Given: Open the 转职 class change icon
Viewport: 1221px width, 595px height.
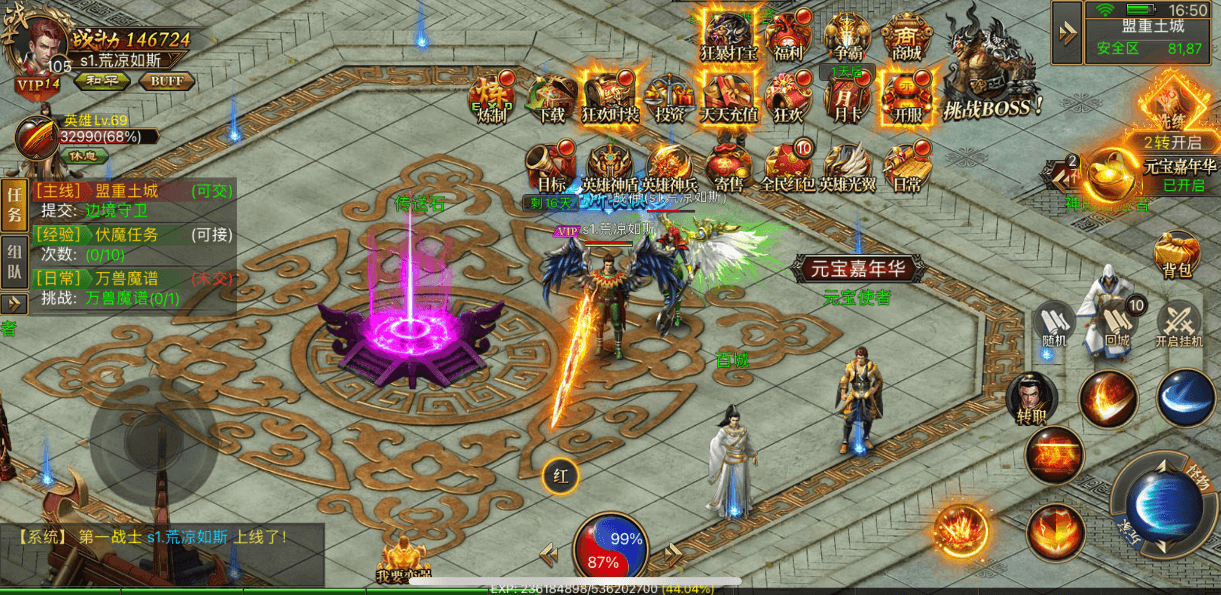Looking at the screenshot, I should click(1032, 398).
